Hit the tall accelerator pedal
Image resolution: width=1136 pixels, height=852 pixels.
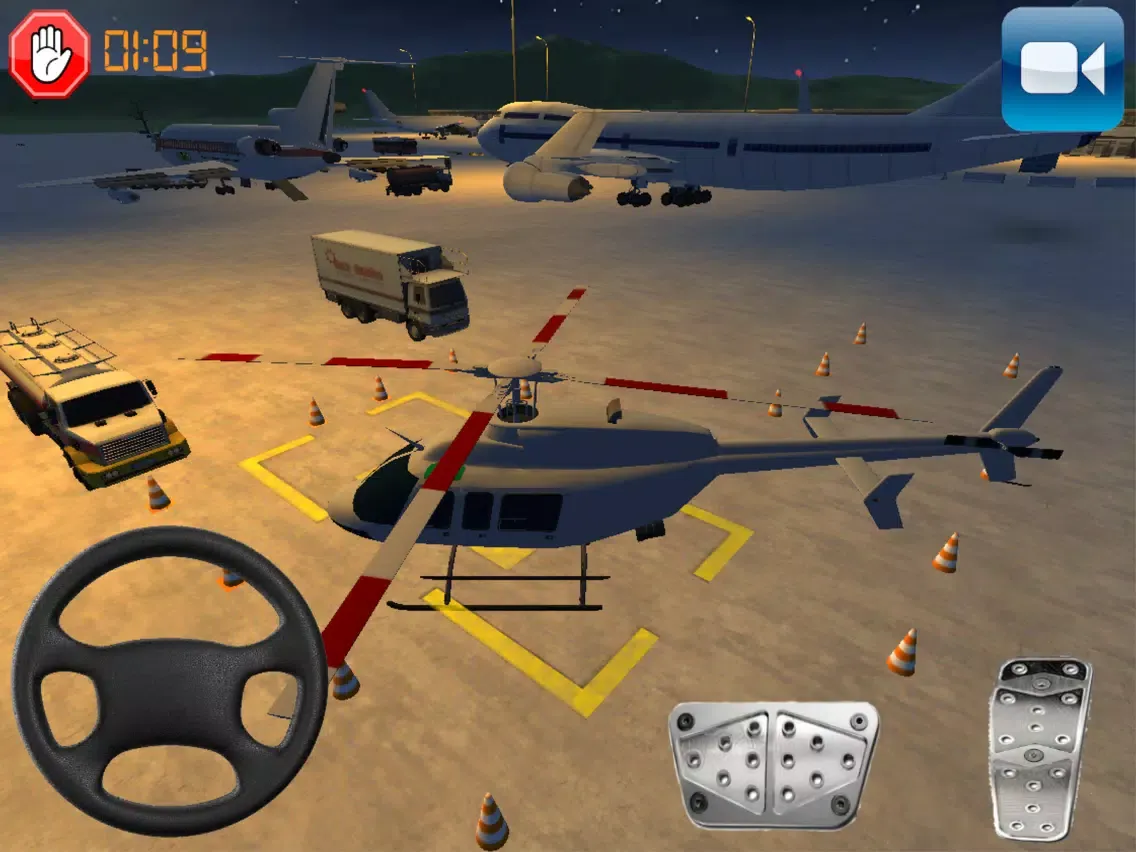click(x=1039, y=748)
